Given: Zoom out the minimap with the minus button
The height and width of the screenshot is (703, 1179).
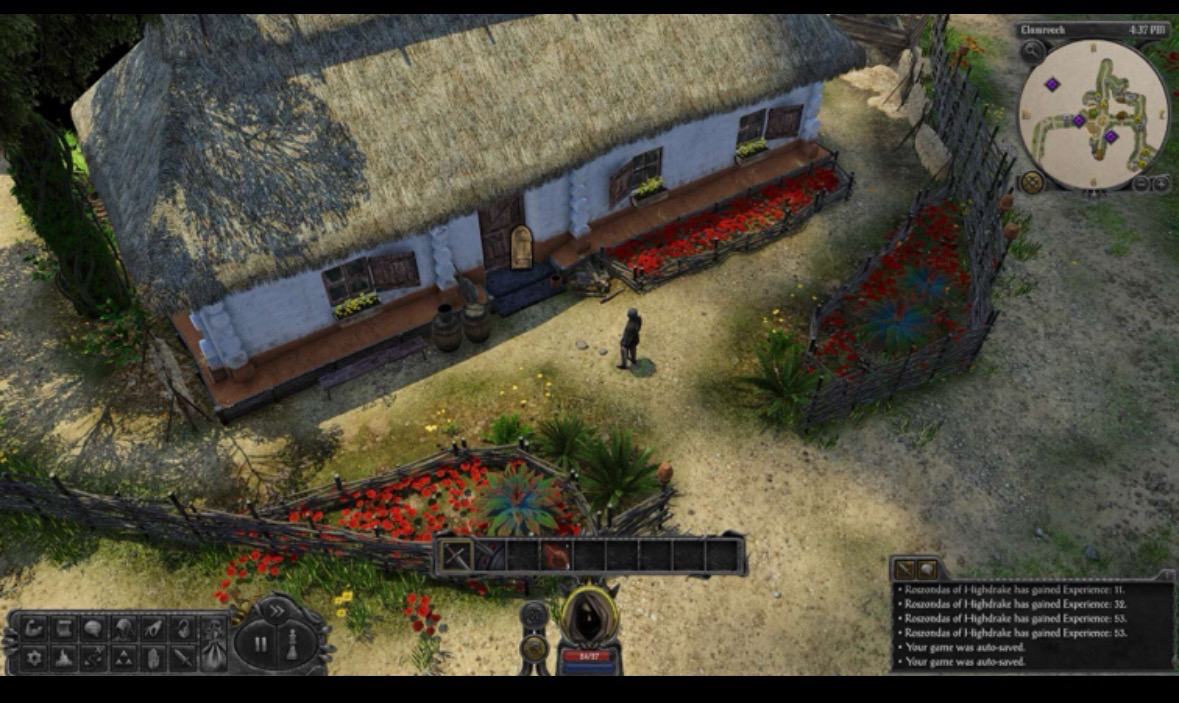Looking at the screenshot, I should (x=1143, y=184).
